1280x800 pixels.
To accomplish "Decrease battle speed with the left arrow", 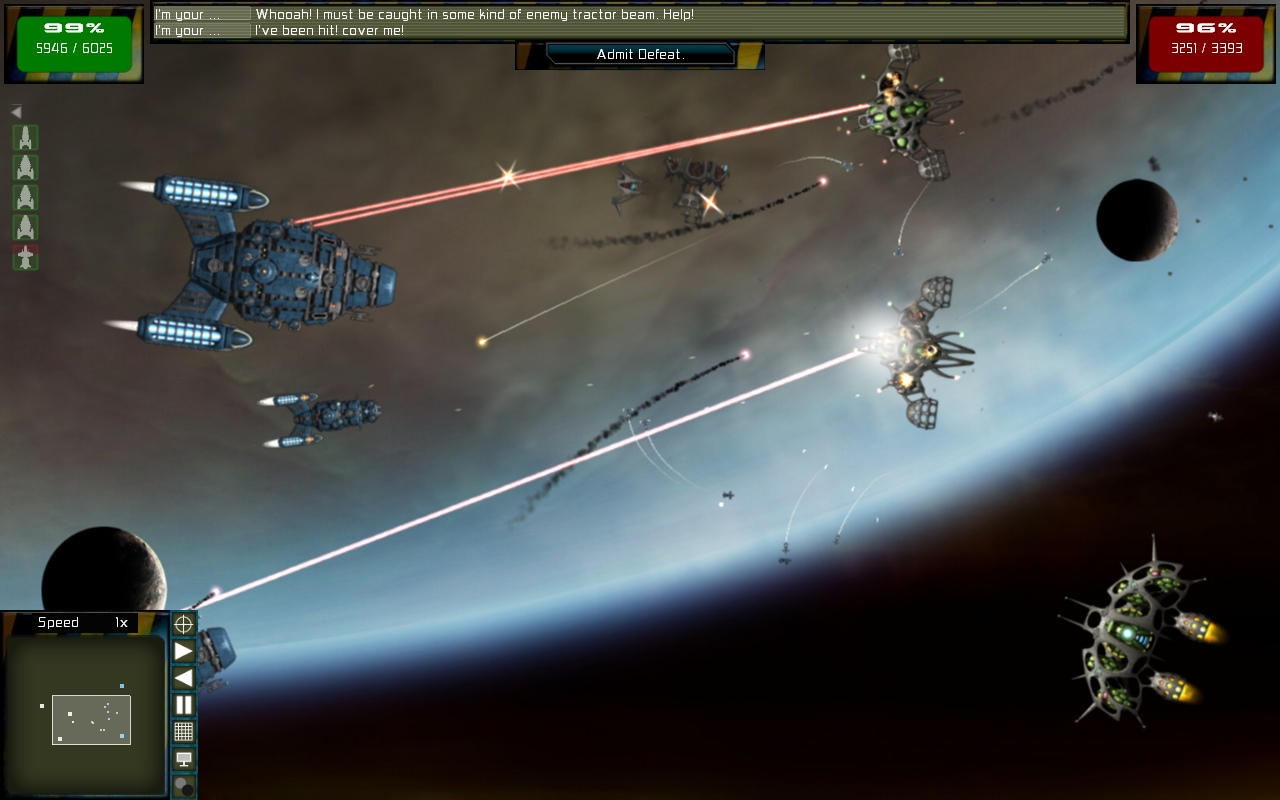I will click(x=184, y=678).
